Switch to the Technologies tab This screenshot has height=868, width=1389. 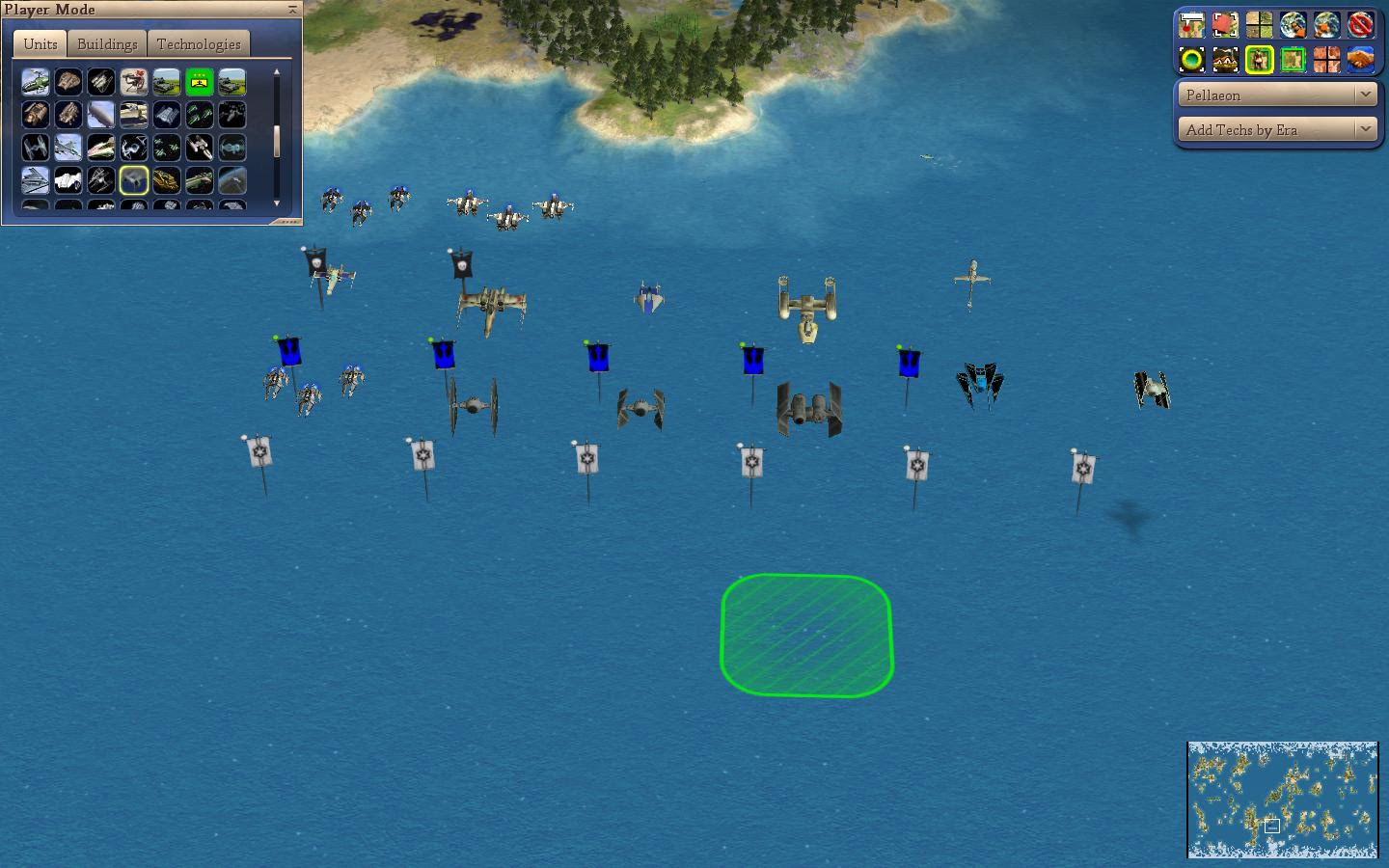(x=199, y=43)
